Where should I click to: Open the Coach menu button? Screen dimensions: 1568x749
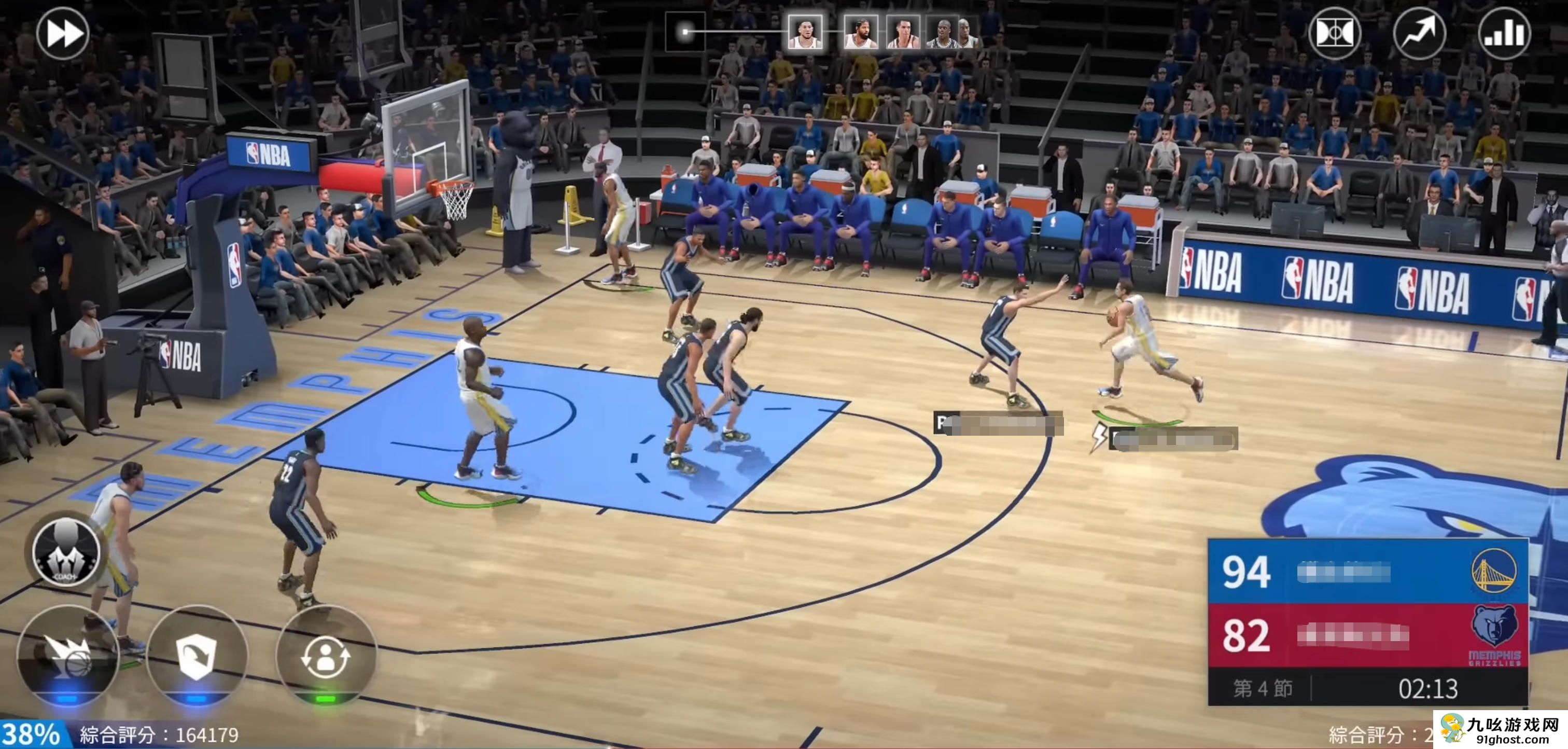(x=66, y=551)
